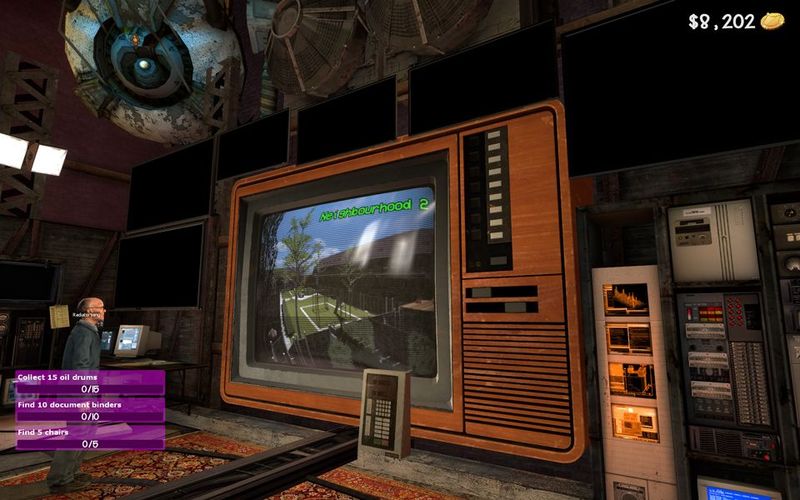This screenshot has width=800, height=500.
Task: Select the Find 5 chairs objective
Action: click(89, 437)
